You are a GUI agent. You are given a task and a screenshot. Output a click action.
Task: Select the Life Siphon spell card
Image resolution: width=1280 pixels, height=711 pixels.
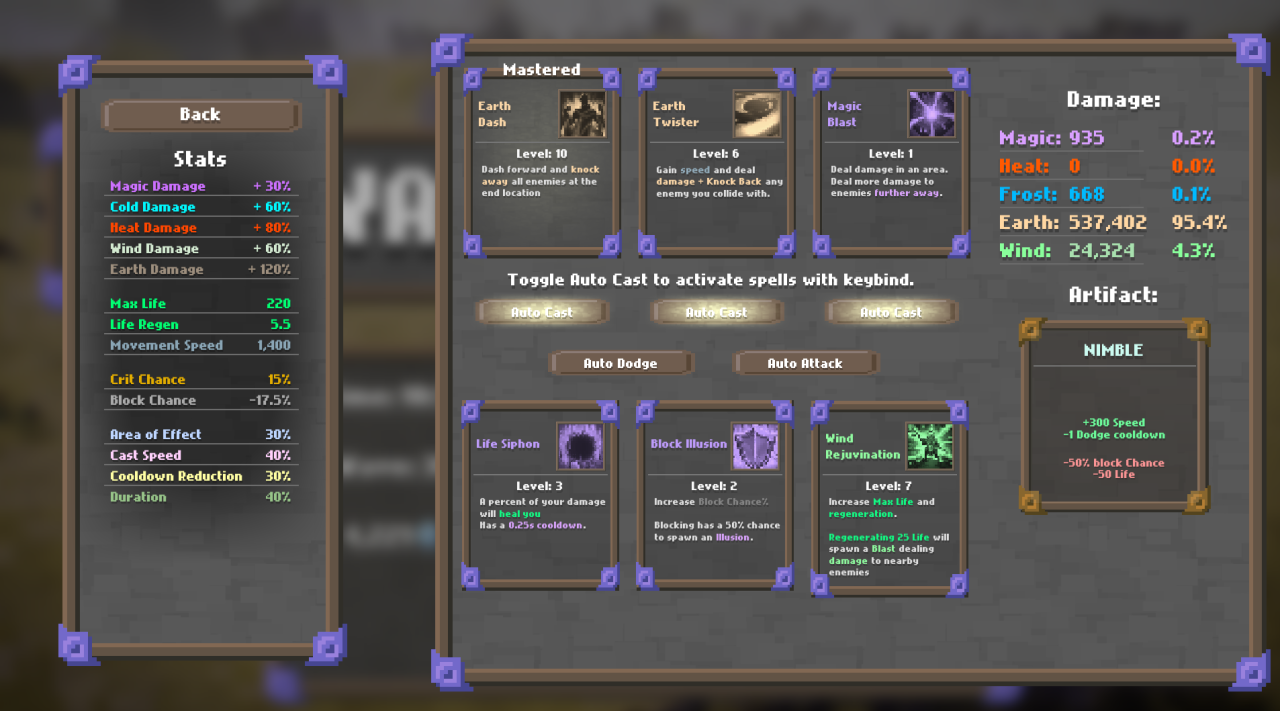[x=540, y=495]
